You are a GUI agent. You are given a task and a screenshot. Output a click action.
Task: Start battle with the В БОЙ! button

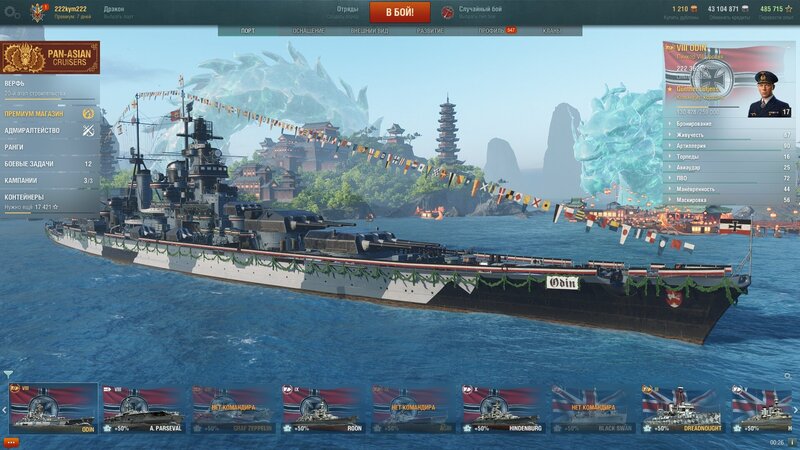pyautogui.click(x=400, y=12)
